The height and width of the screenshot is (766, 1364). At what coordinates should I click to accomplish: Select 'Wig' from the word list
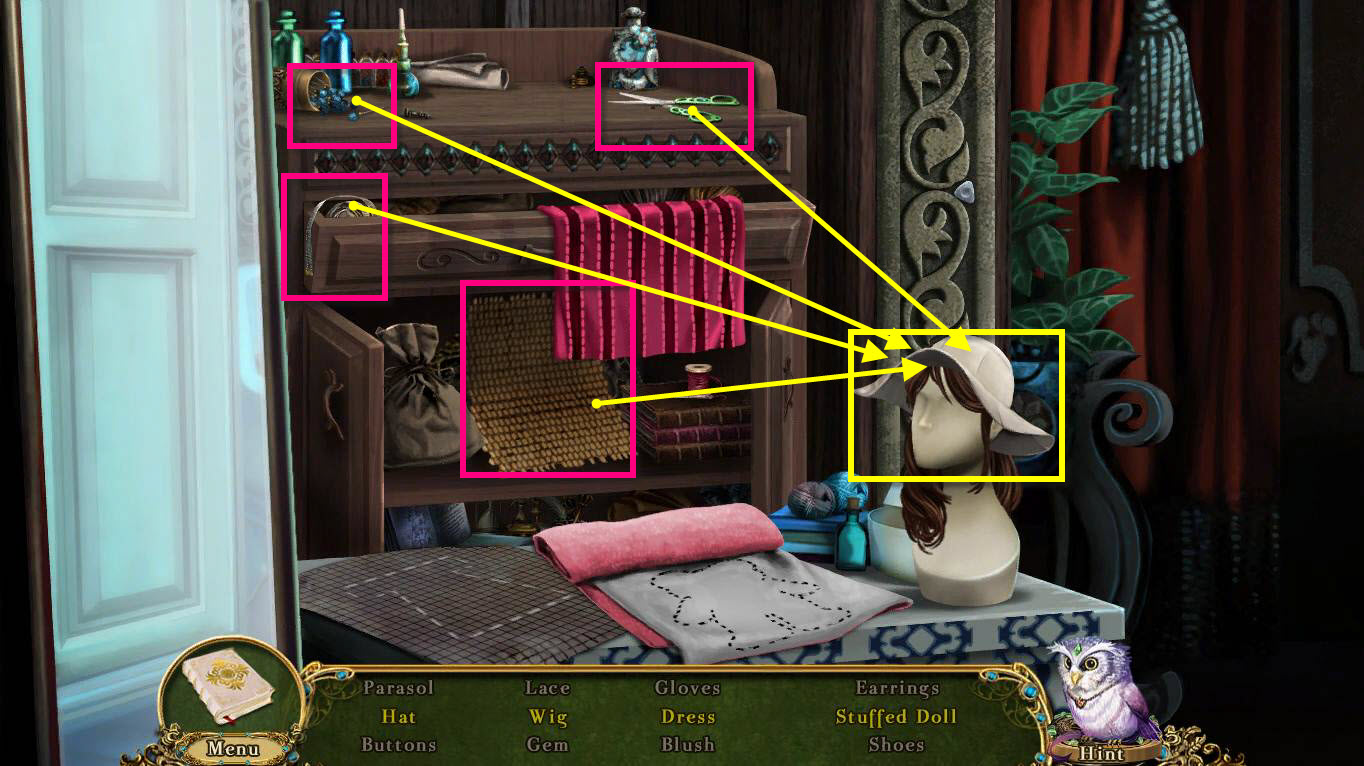[548, 717]
